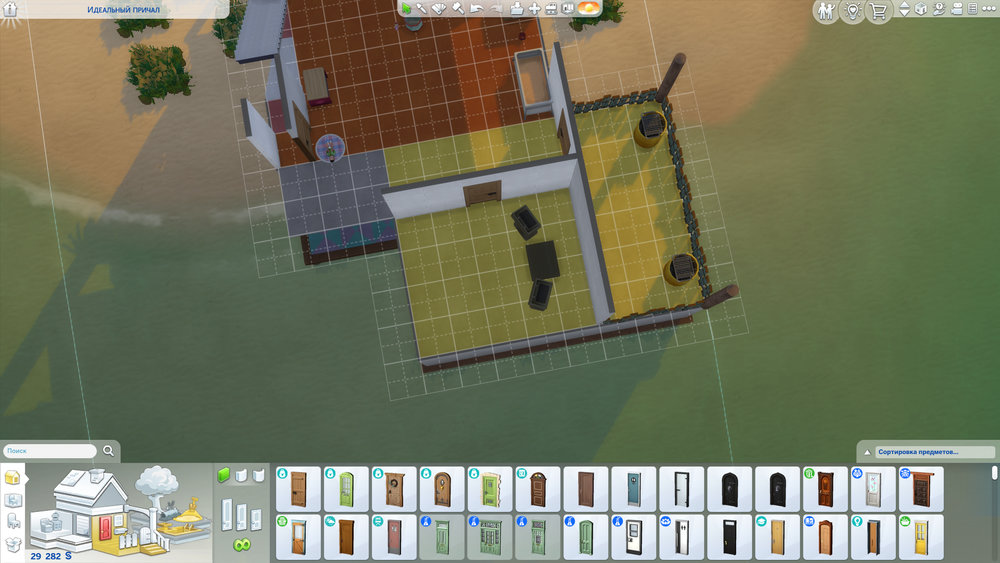Choose the green arched-window door thumbnail
This screenshot has width=1000, height=563.
[x=346, y=489]
